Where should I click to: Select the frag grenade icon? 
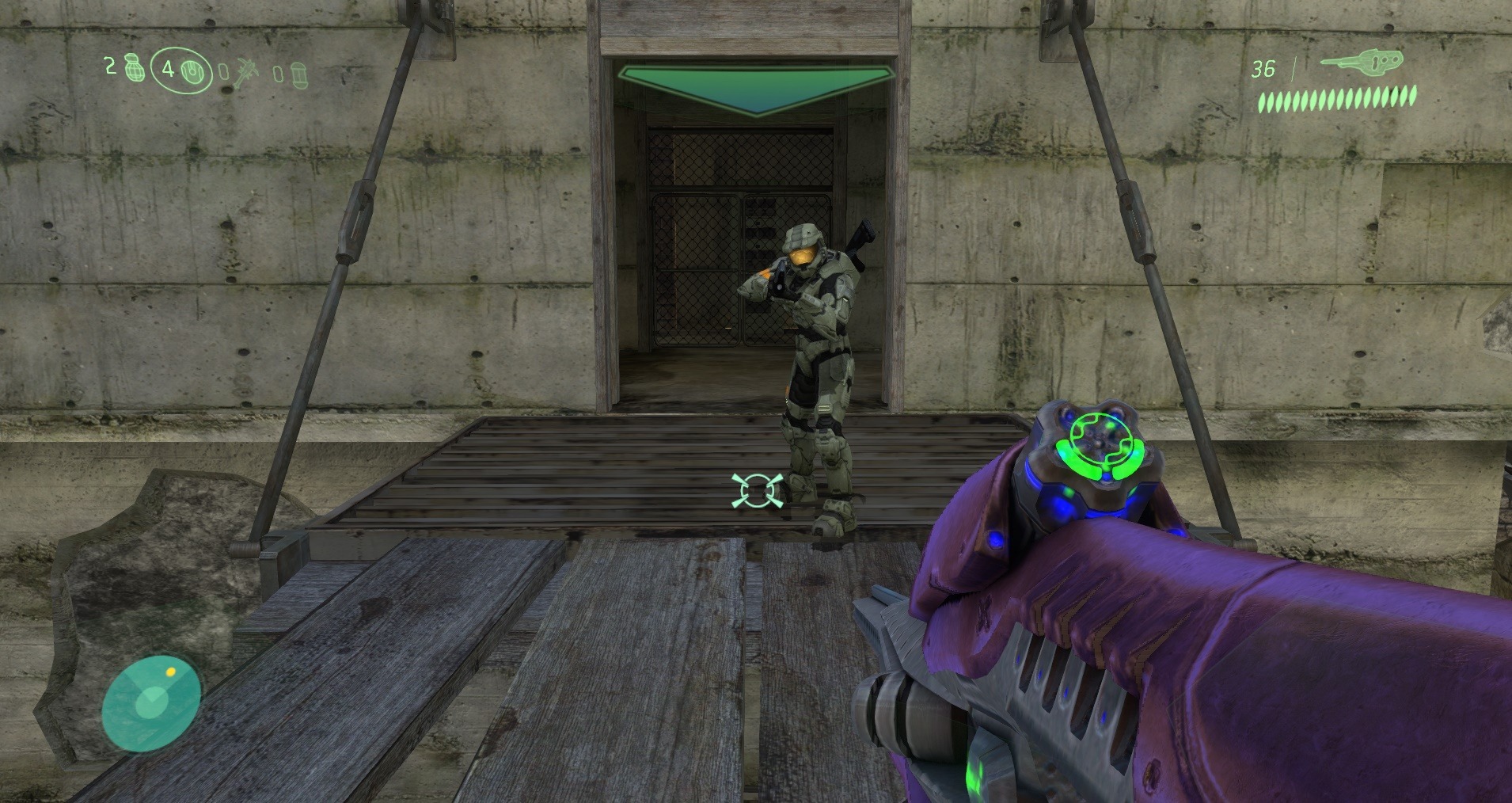[x=134, y=68]
